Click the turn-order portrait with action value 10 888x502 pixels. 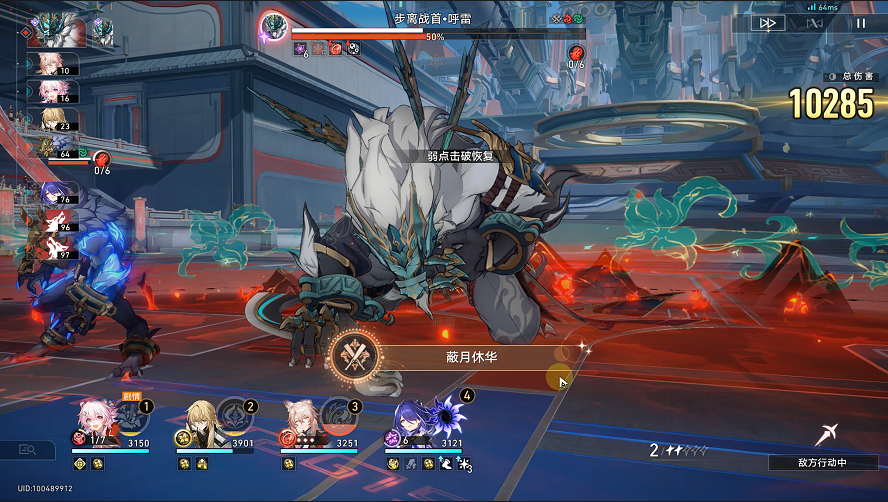[47, 65]
